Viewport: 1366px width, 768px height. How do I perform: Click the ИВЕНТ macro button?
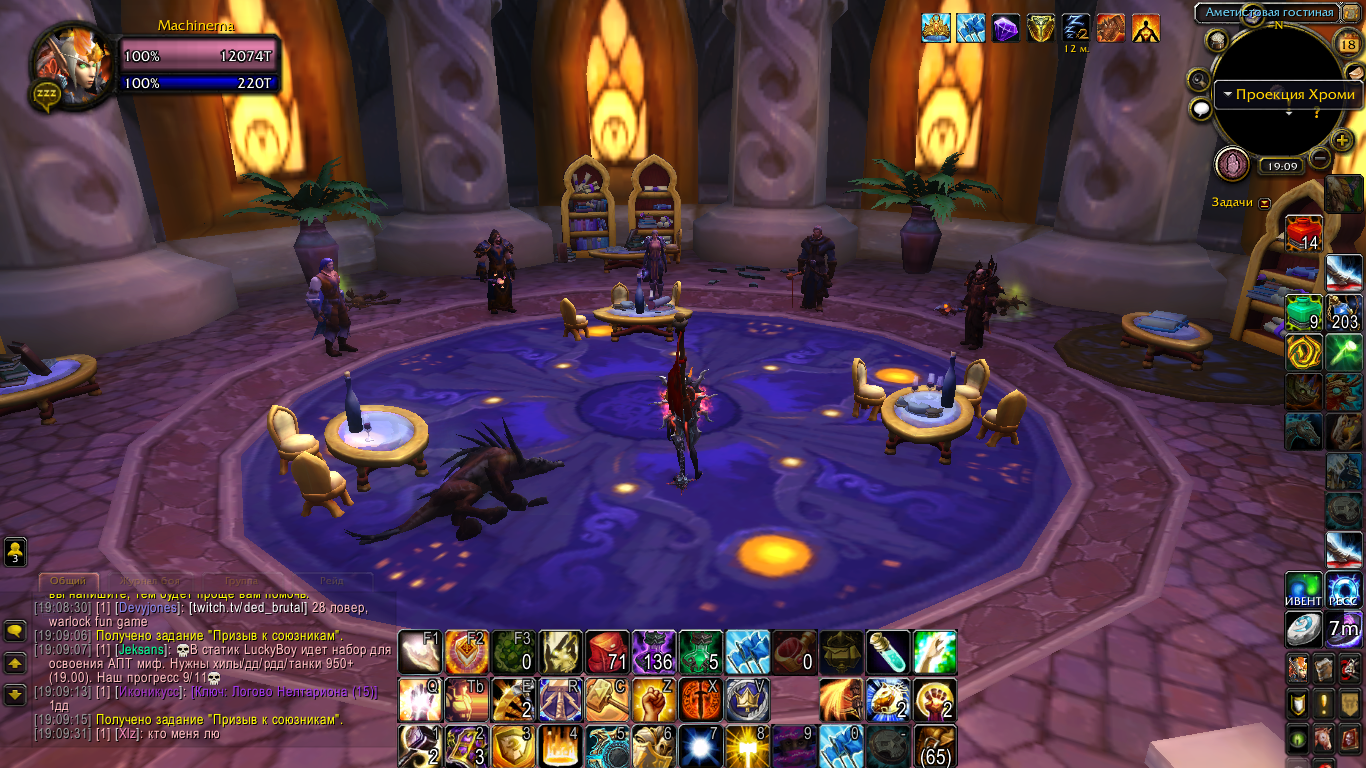coord(1303,589)
